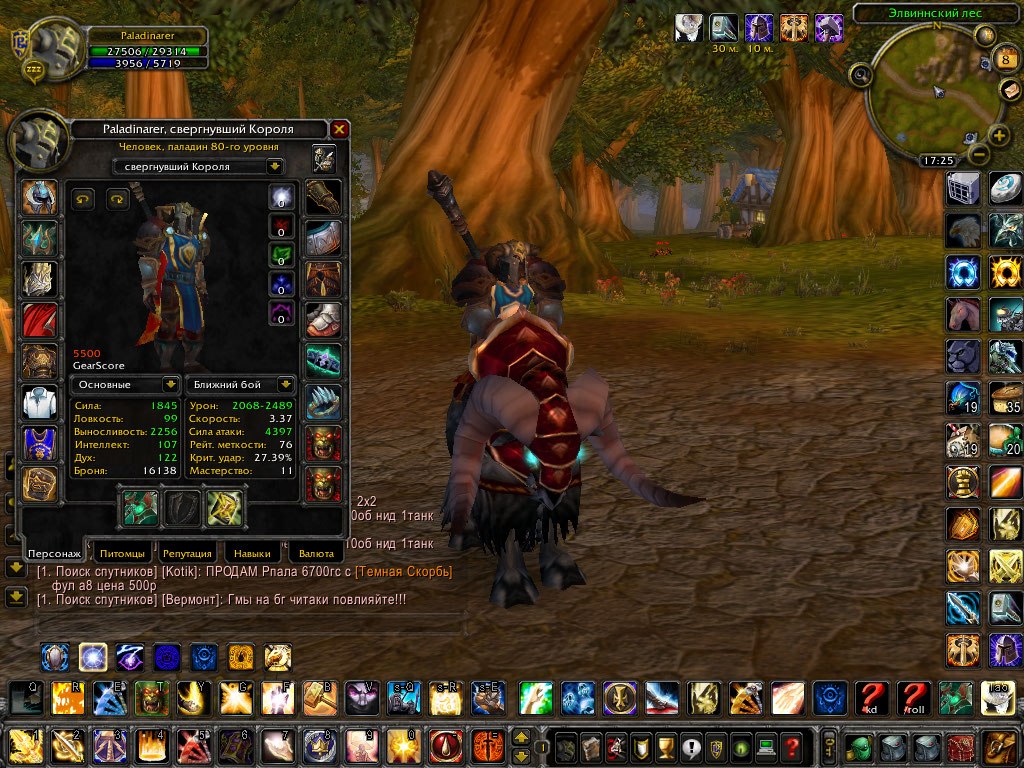Open the mail envelope icon by minimap

coord(1010,89)
